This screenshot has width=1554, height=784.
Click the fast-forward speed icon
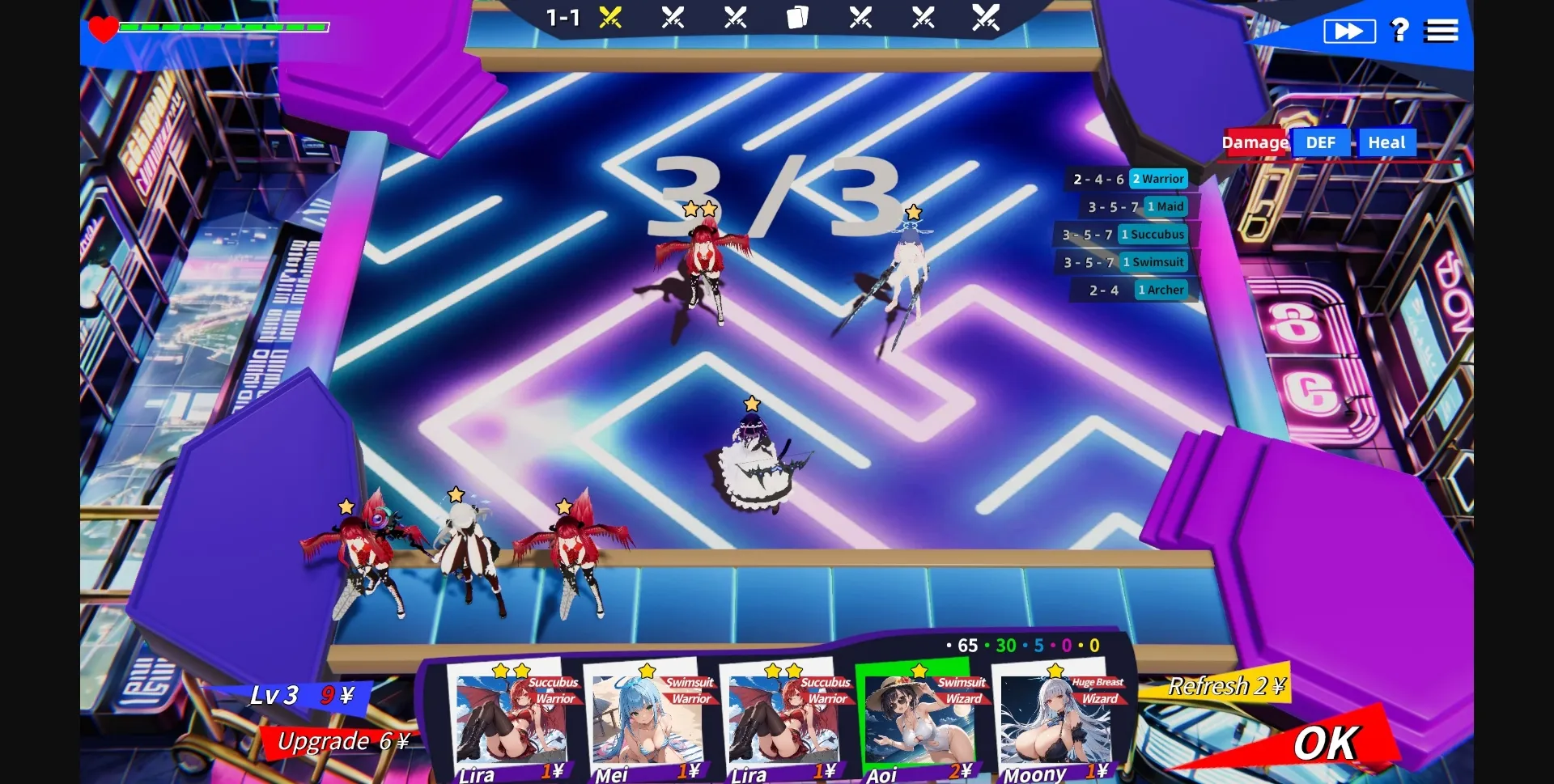(1348, 30)
